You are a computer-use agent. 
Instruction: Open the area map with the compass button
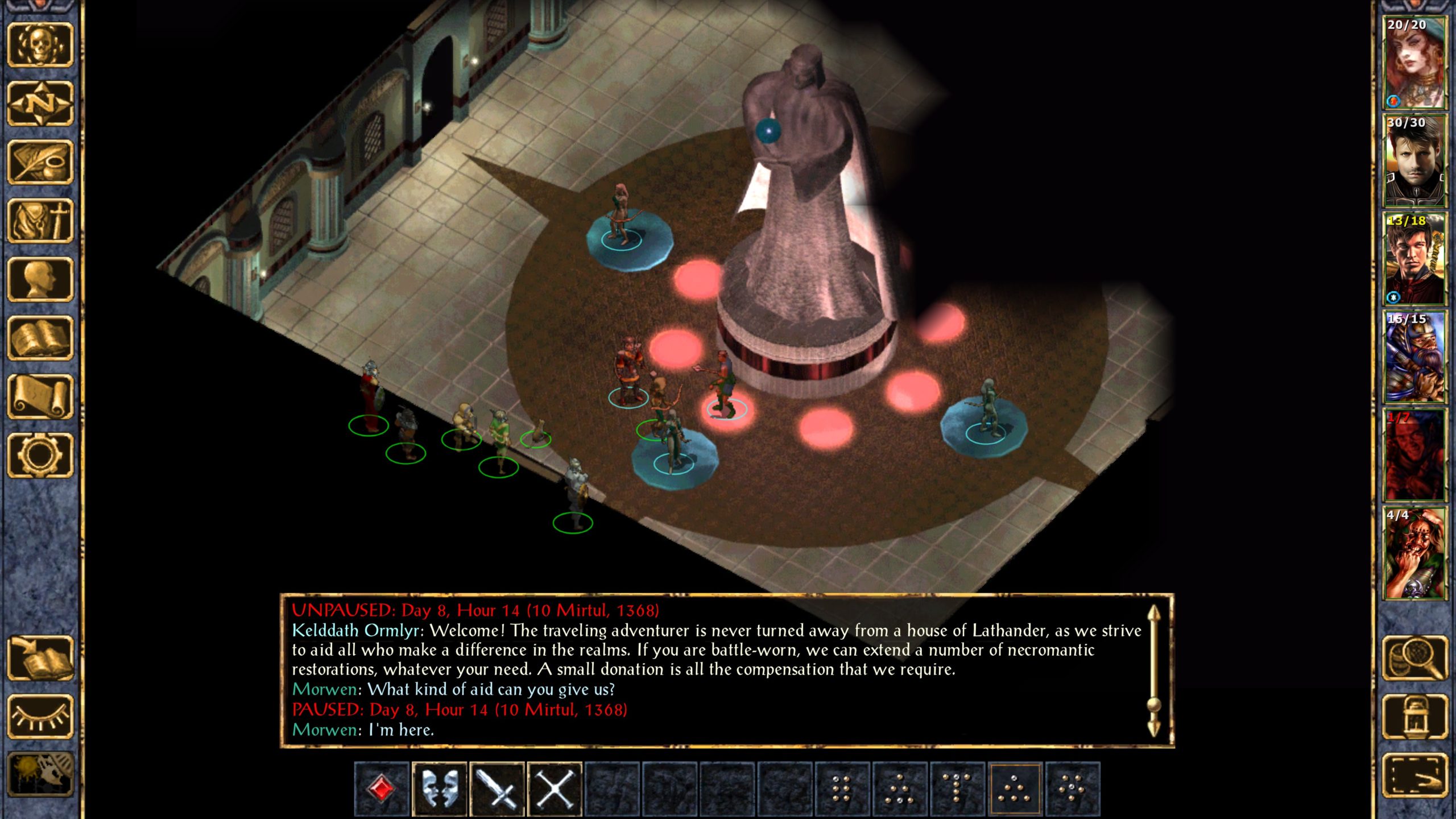coord(40,104)
